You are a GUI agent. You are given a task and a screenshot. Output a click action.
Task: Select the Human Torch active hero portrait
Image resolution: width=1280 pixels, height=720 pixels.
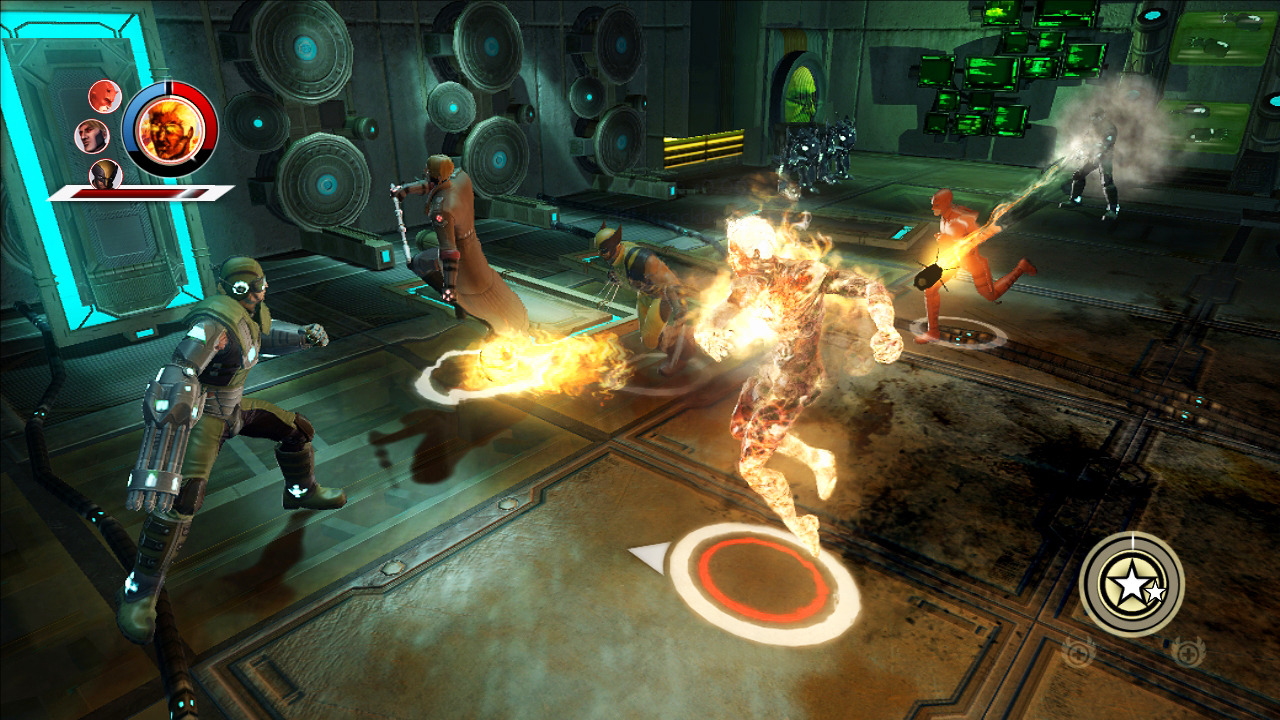click(x=169, y=129)
